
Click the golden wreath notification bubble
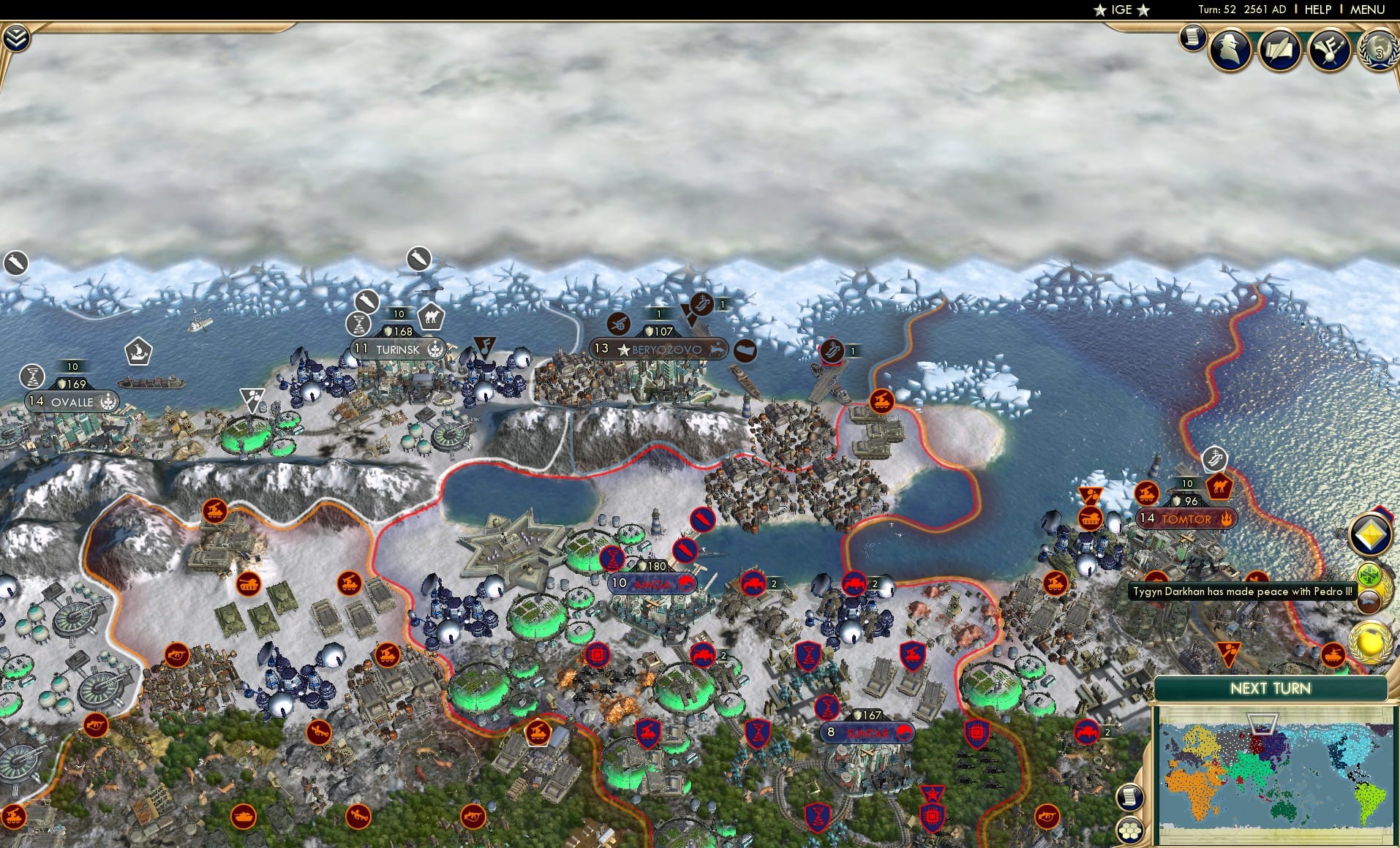[x=1368, y=642]
